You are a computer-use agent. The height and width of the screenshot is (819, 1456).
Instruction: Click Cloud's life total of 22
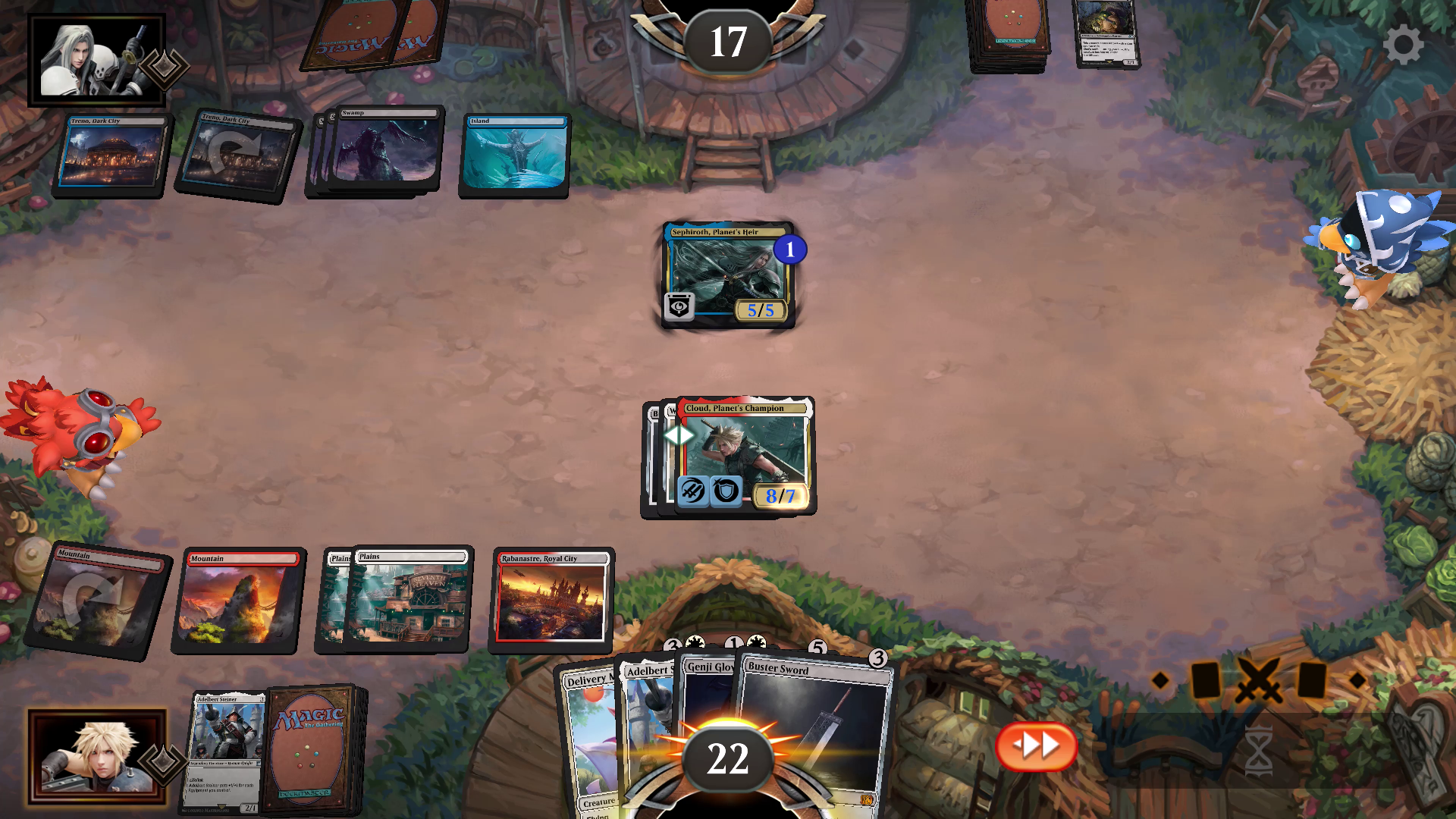(x=726, y=756)
